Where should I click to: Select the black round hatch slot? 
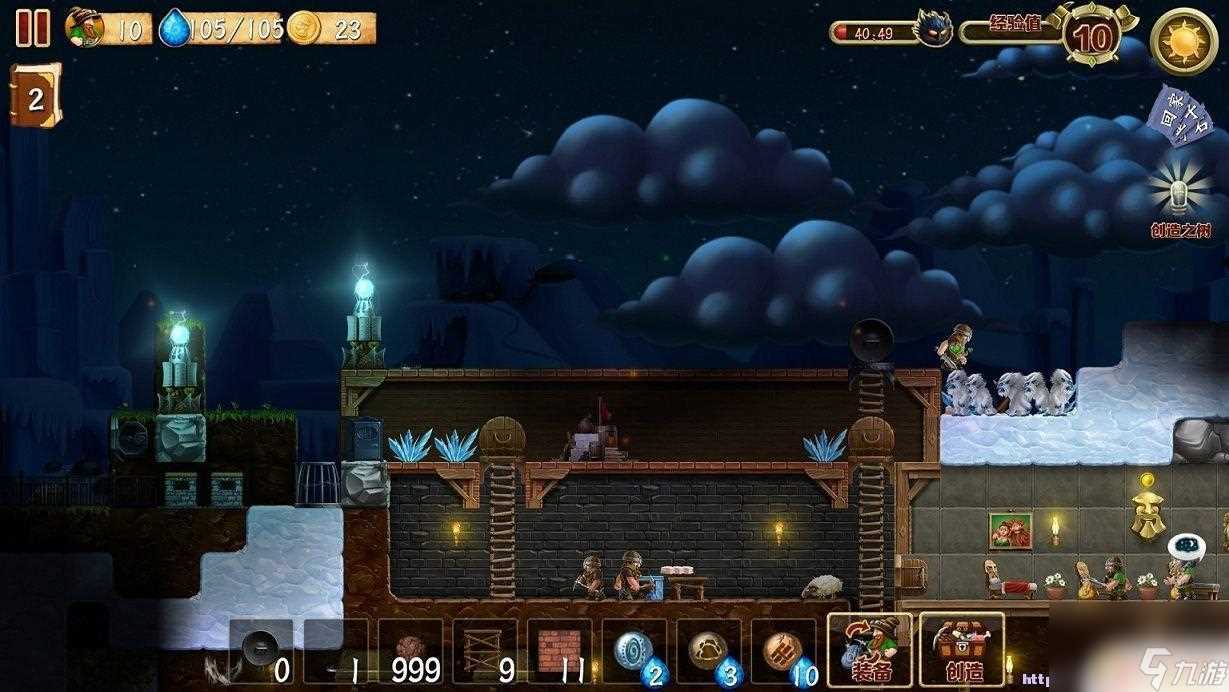261,652
